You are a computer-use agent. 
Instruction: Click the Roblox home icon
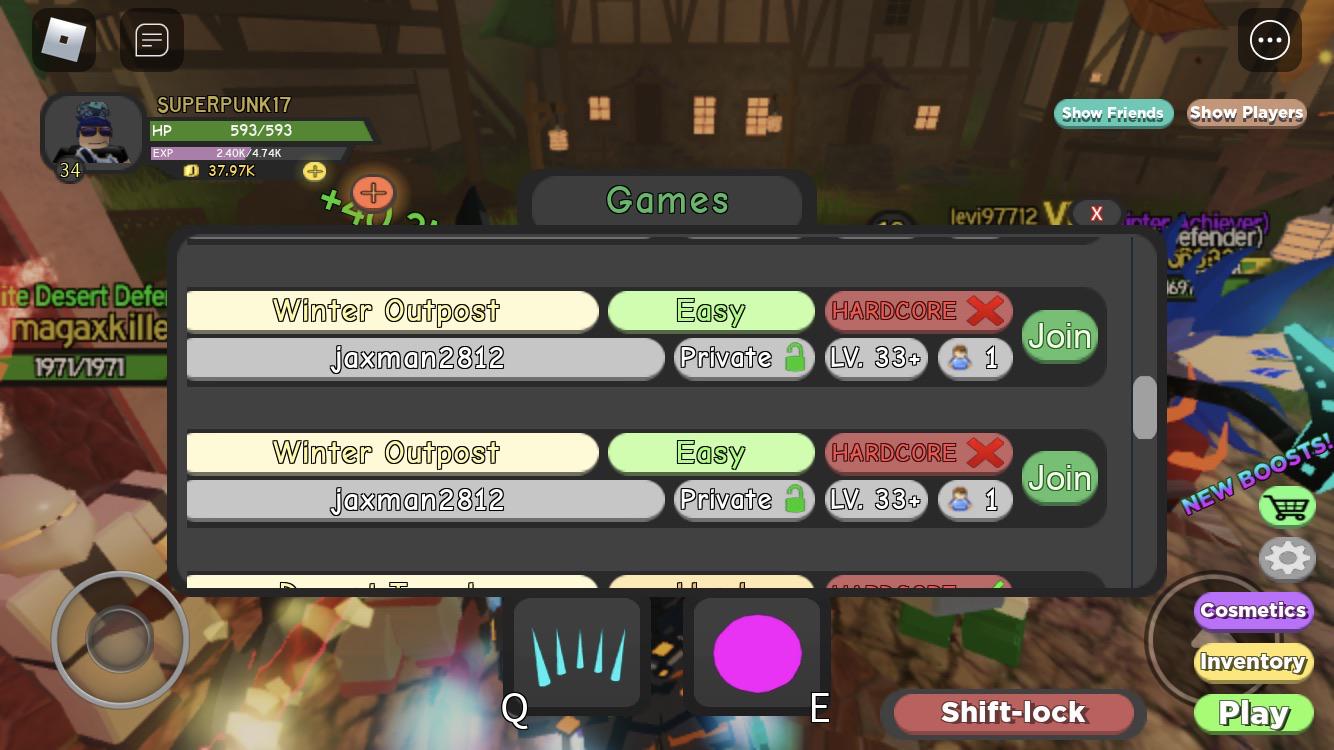point(64,40)
